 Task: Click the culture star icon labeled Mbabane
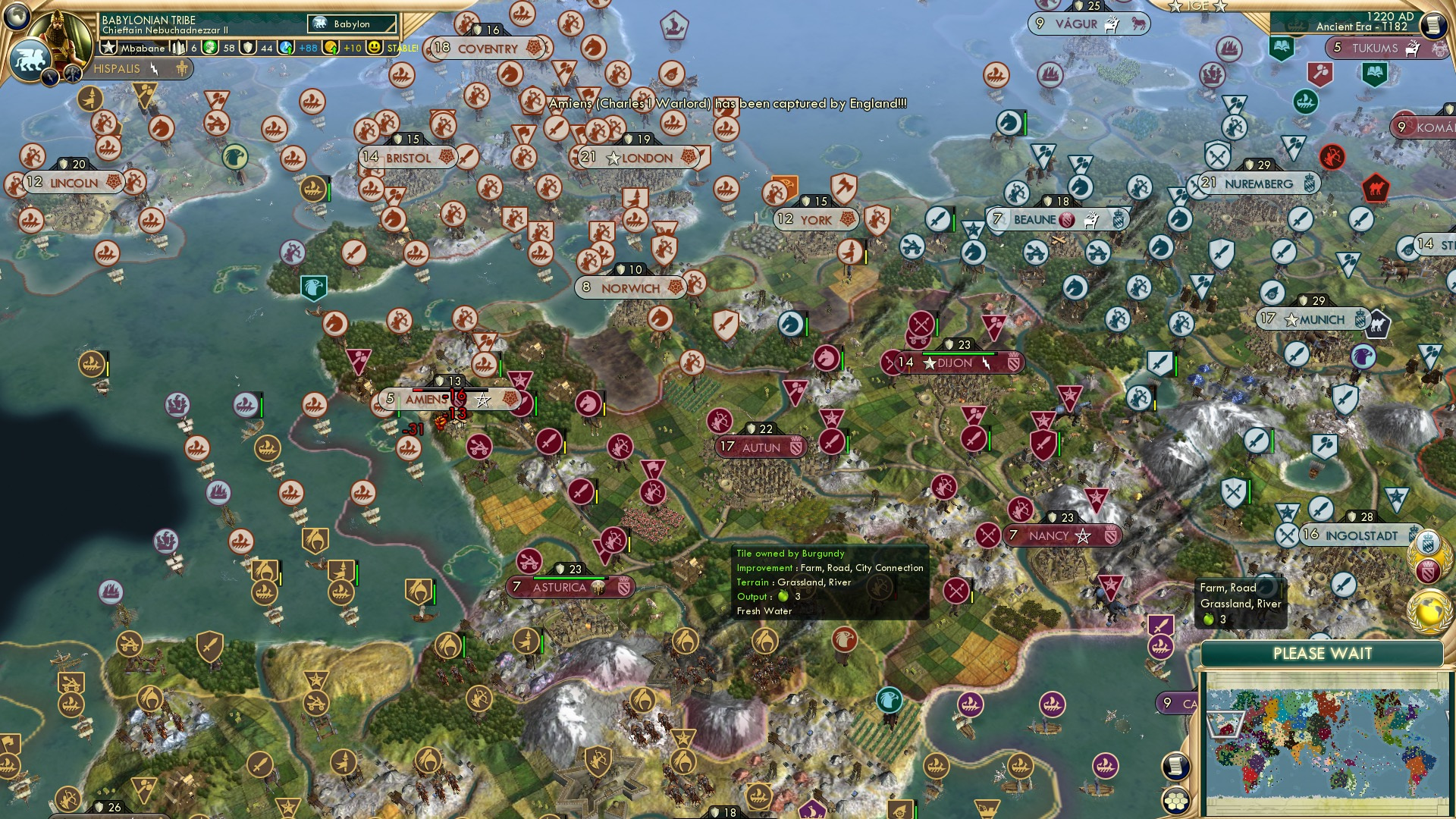pos(108,47)
